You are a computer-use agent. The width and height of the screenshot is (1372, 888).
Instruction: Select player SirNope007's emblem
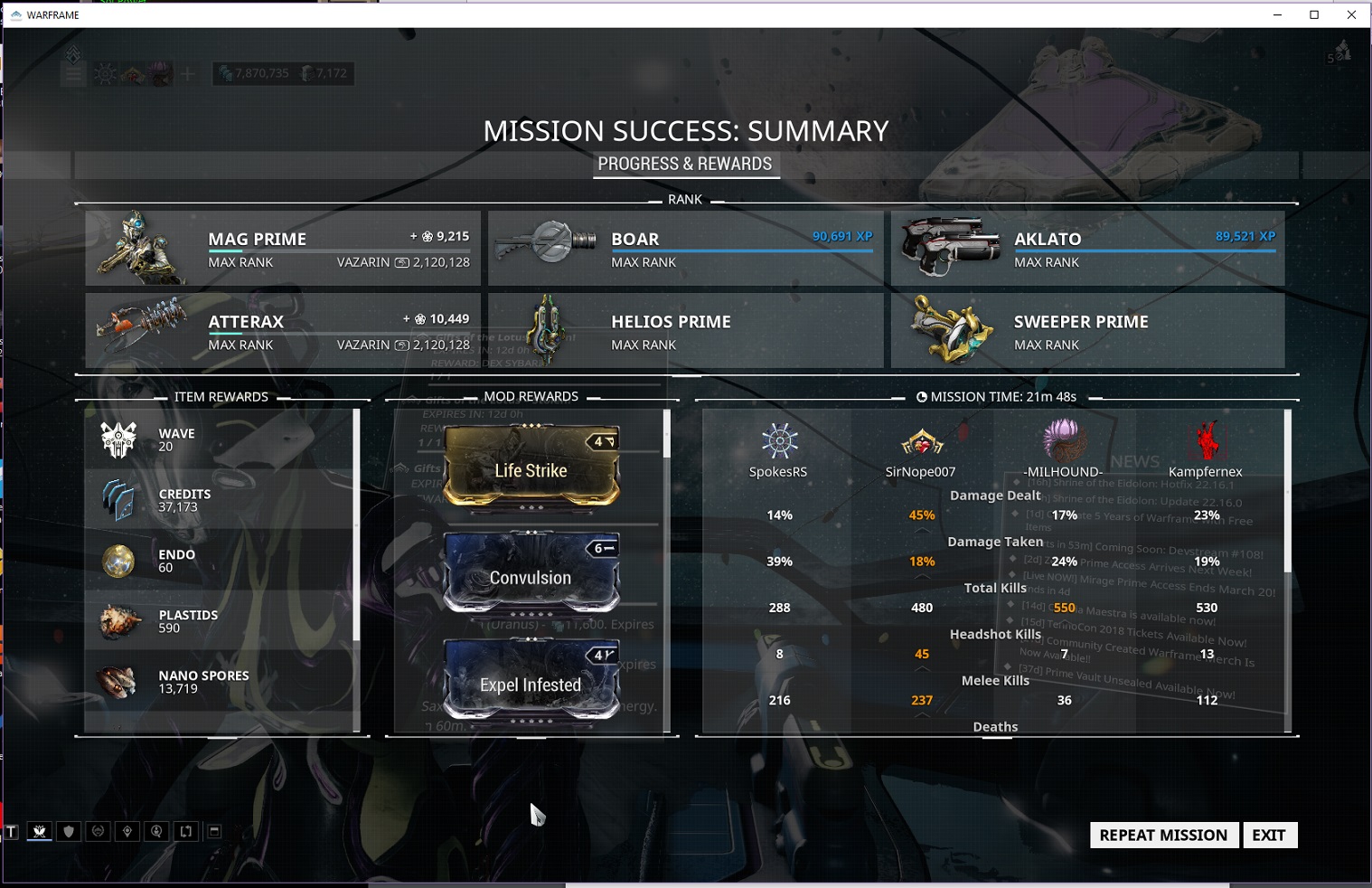click(x=922, y=442)
